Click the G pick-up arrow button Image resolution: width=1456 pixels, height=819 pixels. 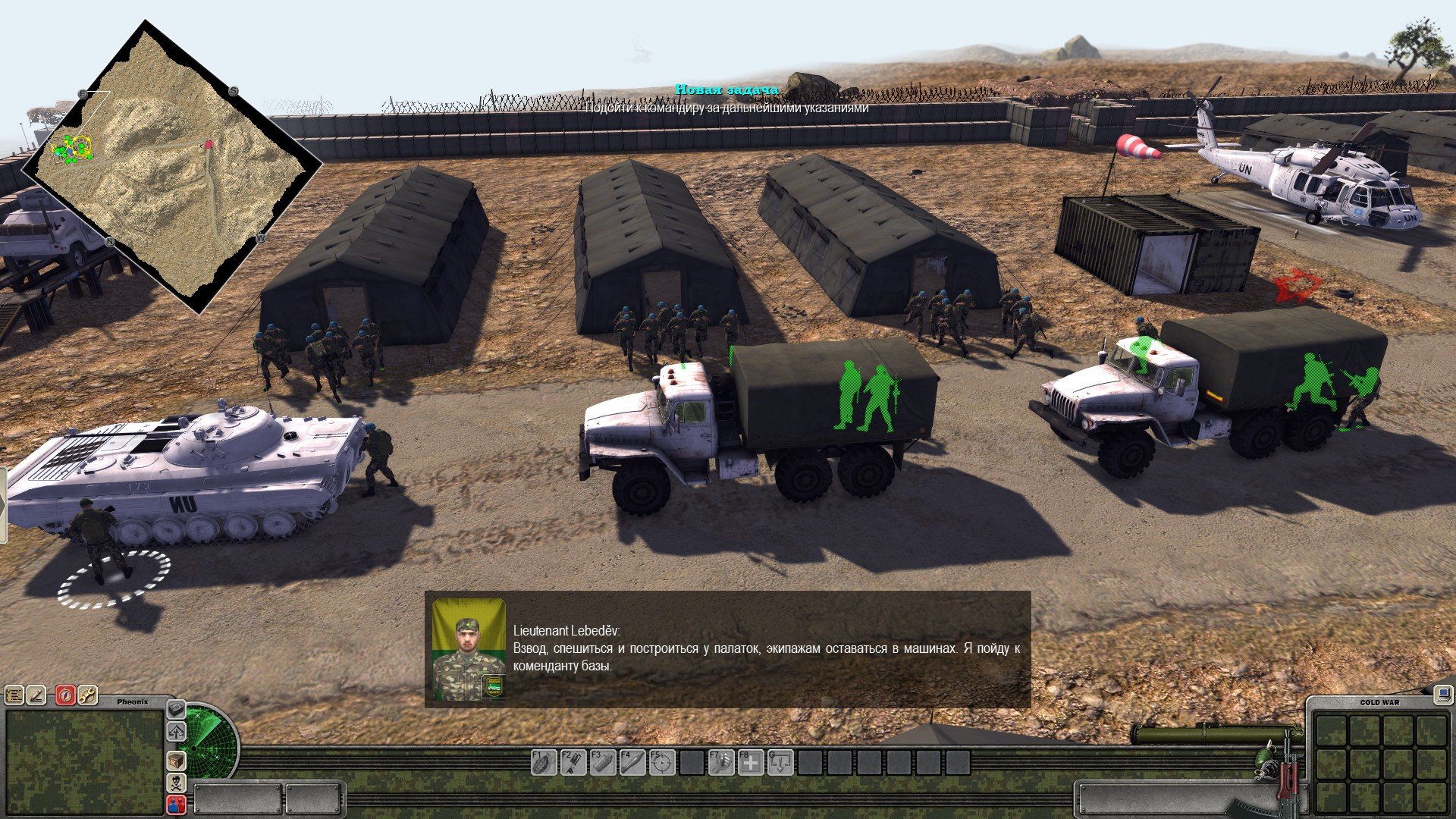pyautogui.click(x=780, y=762)
